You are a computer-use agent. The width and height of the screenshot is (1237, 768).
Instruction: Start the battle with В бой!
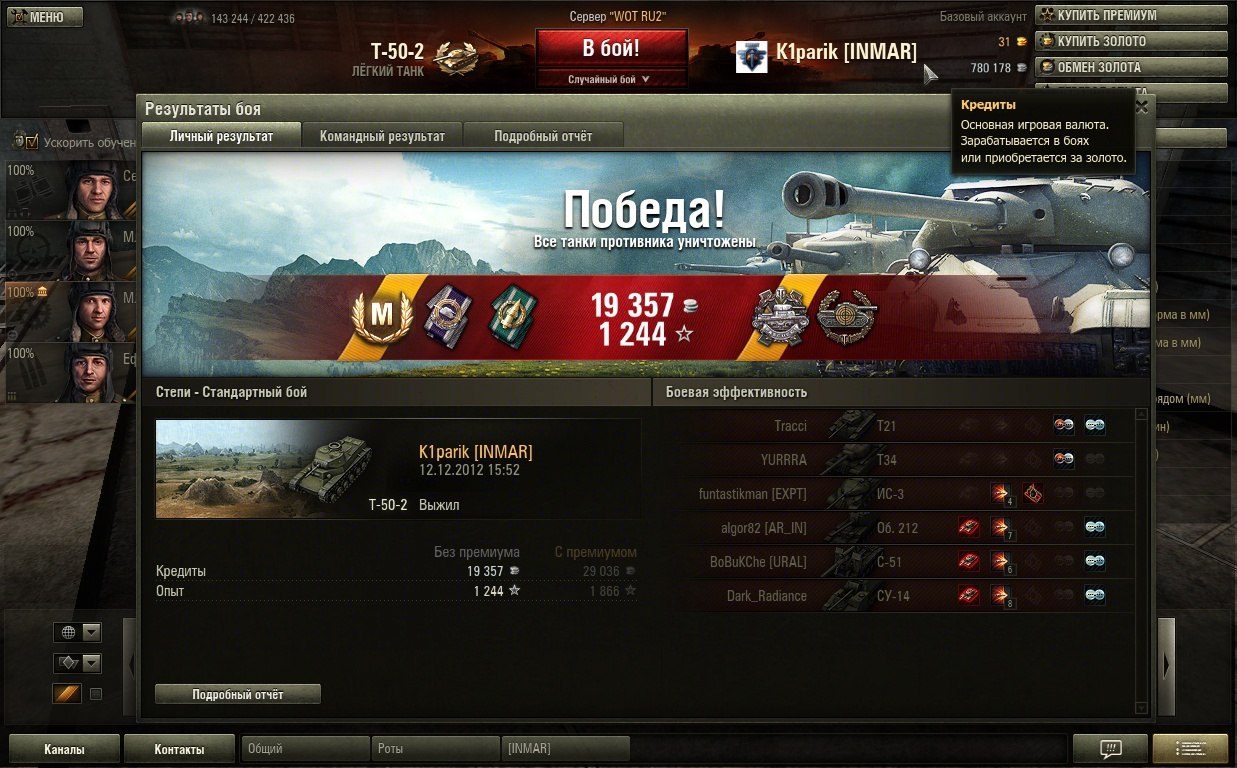coord(611,48)
